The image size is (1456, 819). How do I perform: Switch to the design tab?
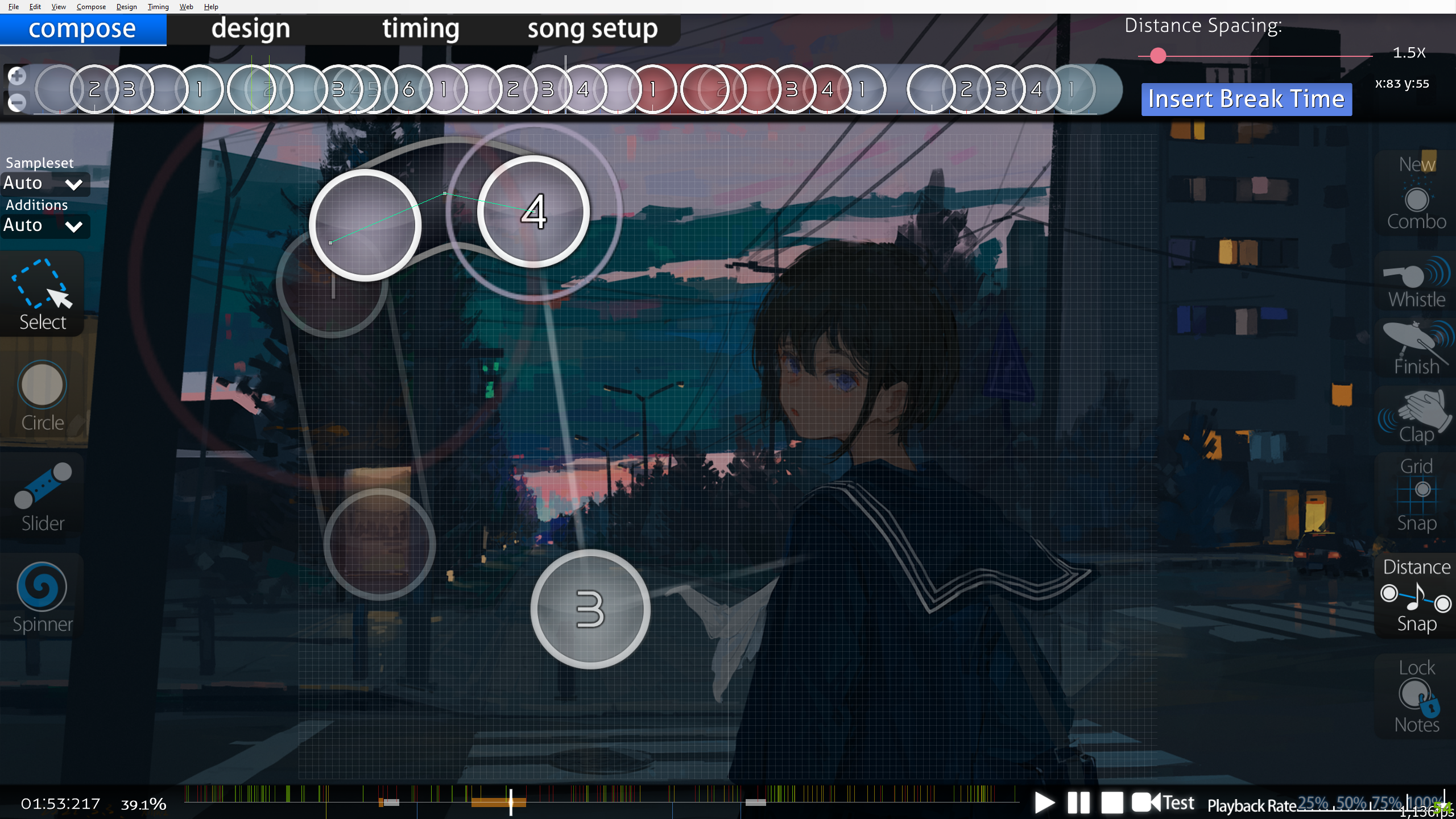pos(250,29)
